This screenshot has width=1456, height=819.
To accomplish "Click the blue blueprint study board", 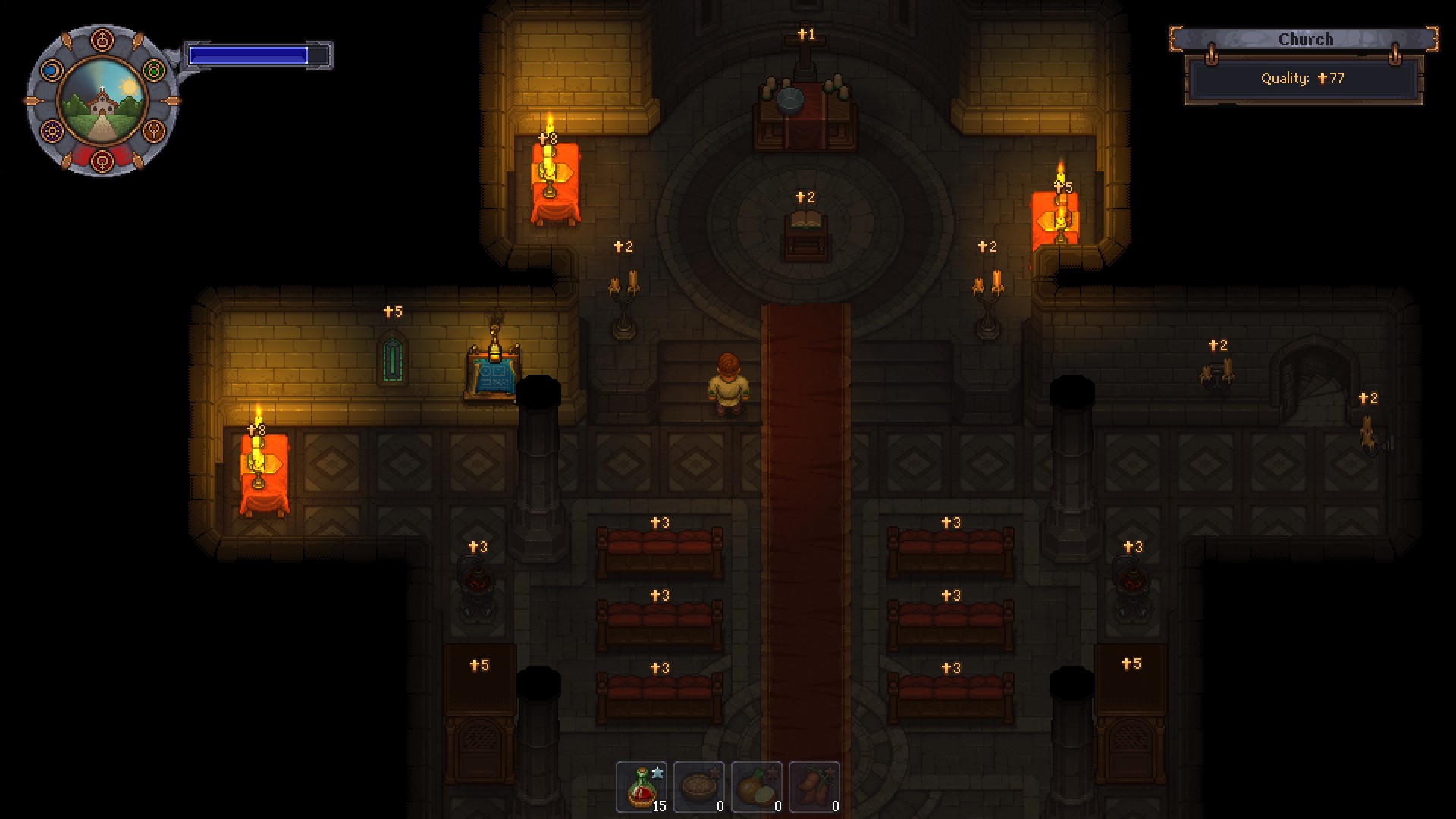I will click(x=493, y=375).
